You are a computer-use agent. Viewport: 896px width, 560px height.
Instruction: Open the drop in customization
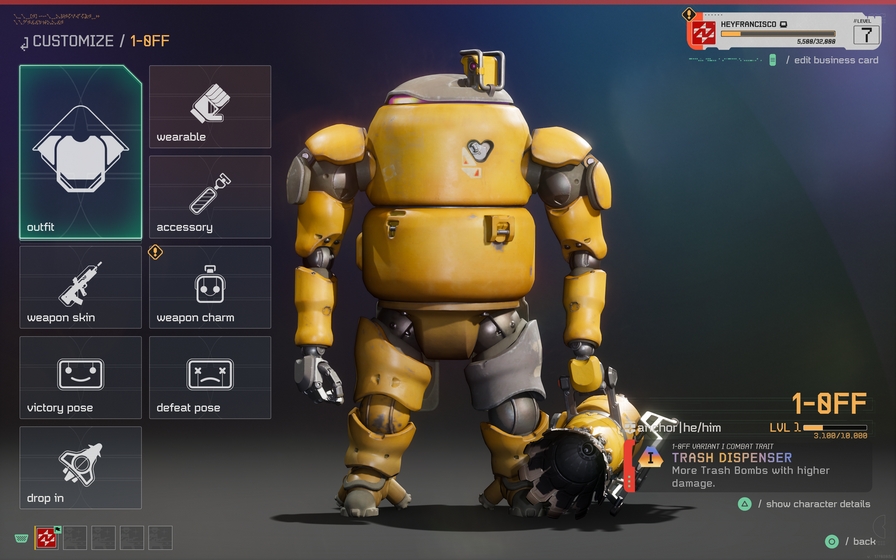pyautogui.click(x=80, y=467)
